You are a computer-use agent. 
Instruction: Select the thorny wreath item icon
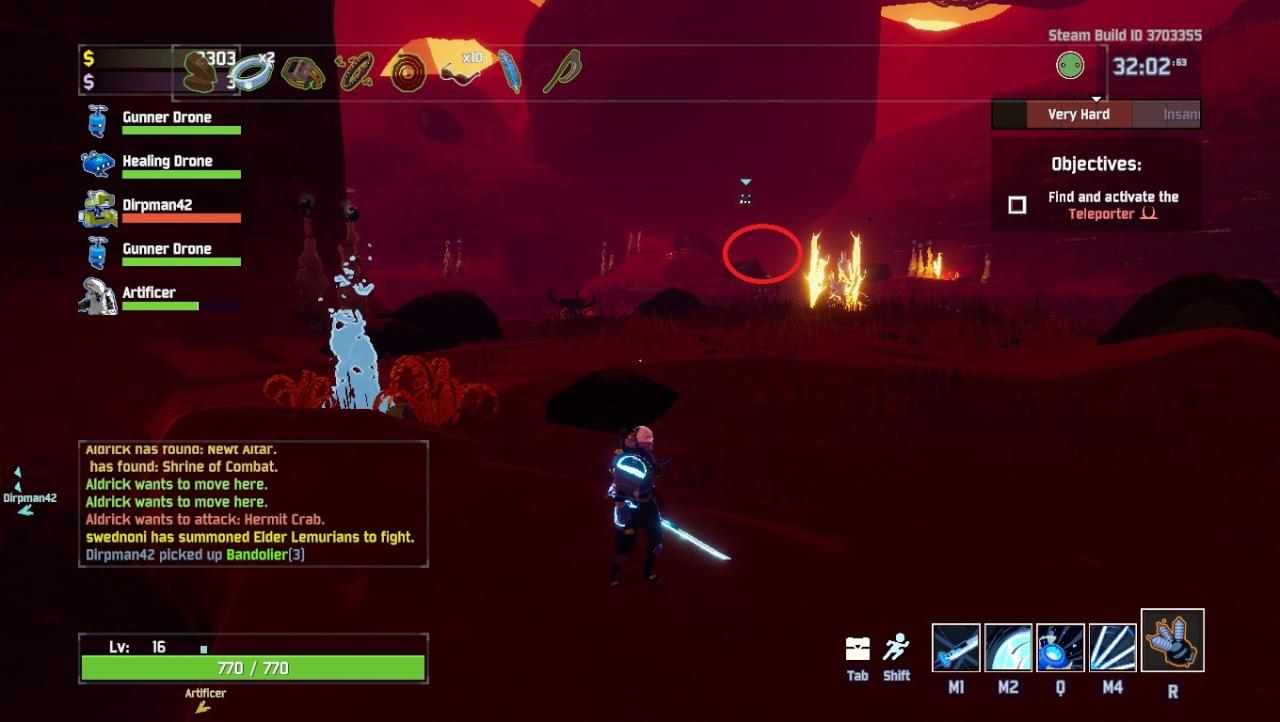[355, 72]
